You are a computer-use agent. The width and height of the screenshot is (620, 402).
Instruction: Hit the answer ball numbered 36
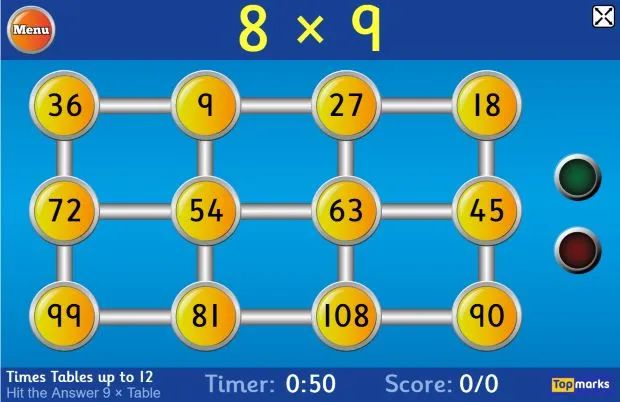coord(65,105)
